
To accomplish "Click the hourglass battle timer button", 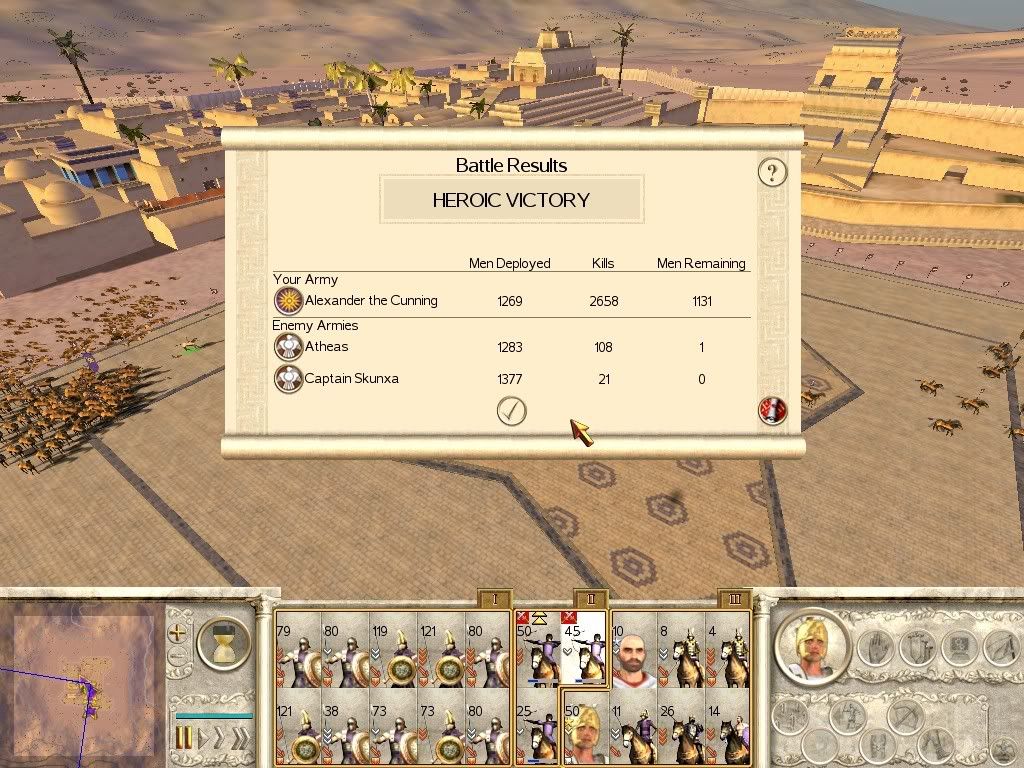I will click(222, 642).
